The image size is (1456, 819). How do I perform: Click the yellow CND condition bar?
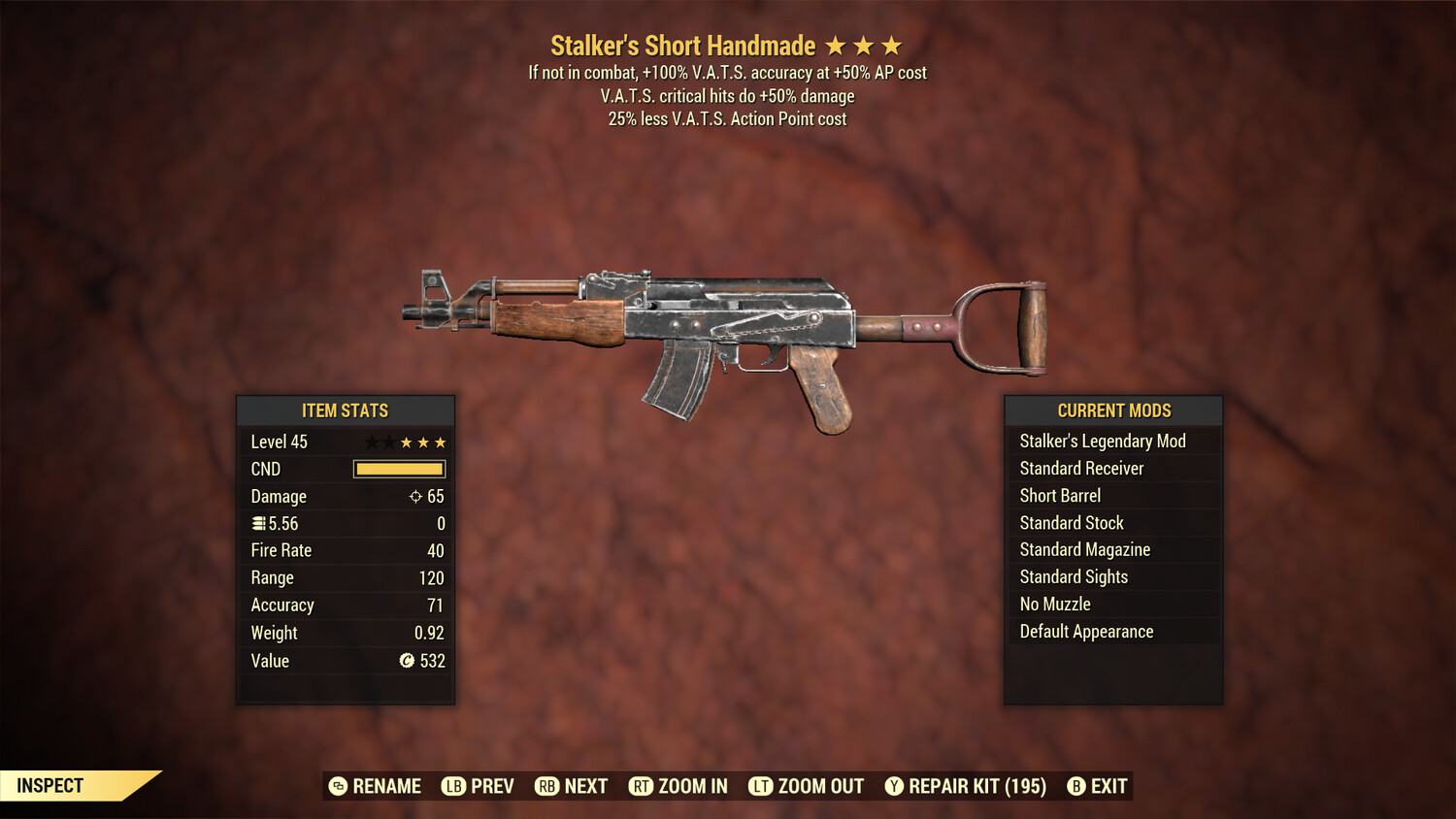399,469
